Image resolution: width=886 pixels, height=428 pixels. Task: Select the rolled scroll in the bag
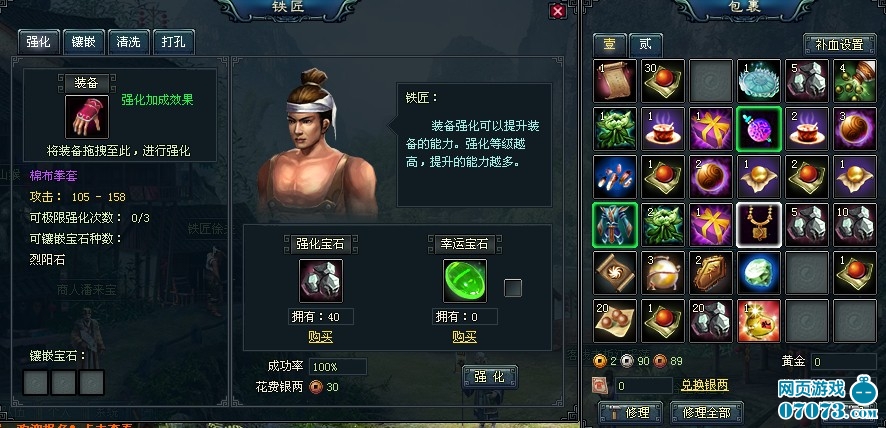point(614,81)
